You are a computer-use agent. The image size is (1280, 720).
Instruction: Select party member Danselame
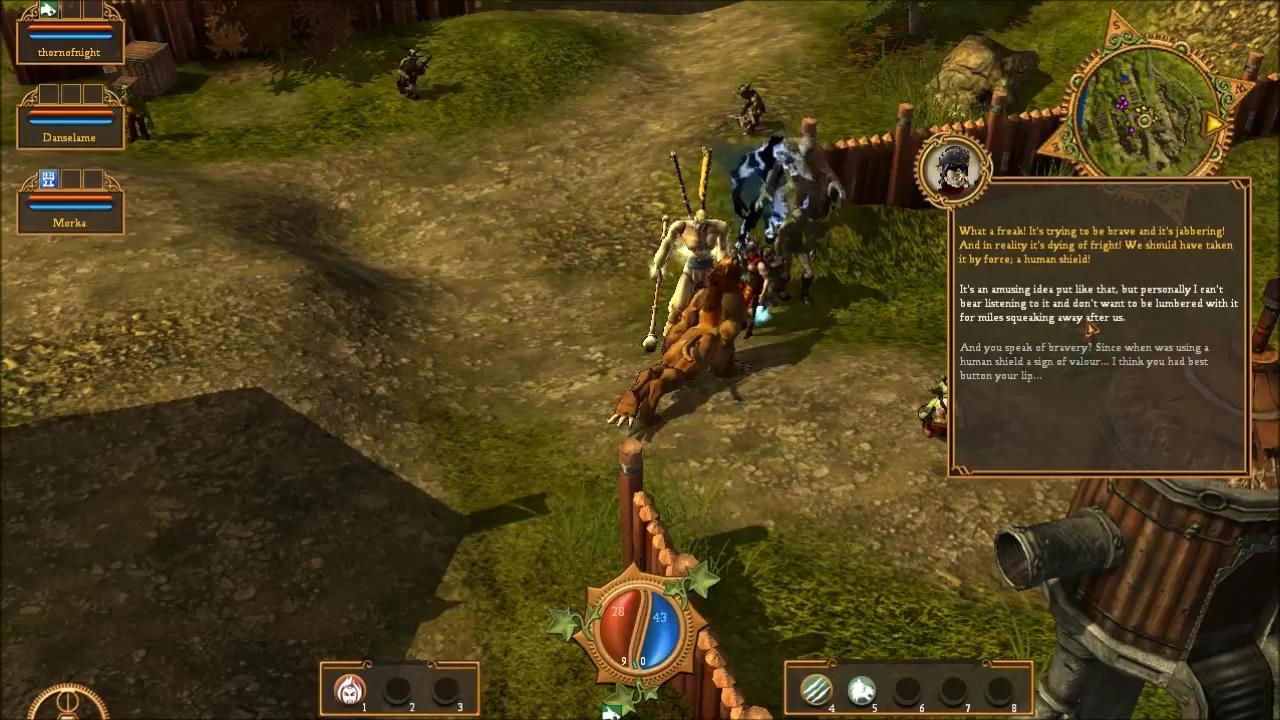click(x=70, y=127)
